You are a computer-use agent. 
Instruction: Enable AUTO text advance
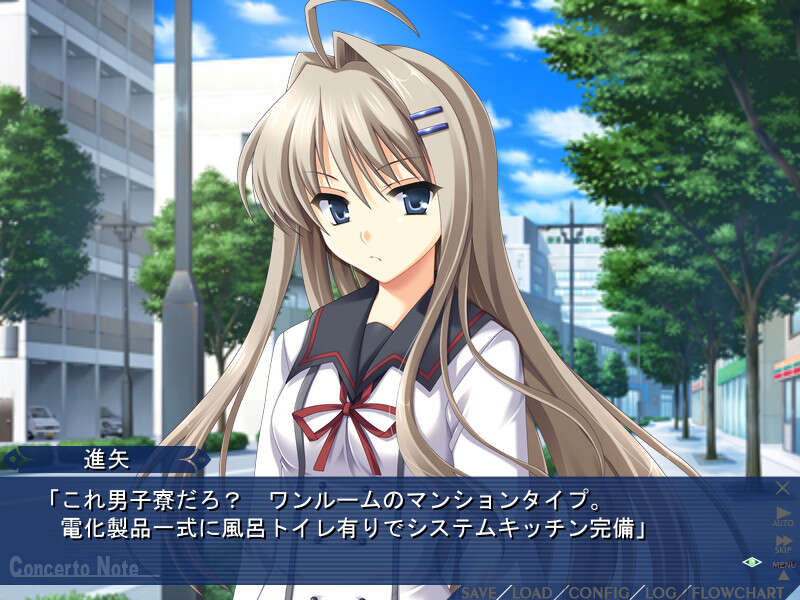(x=783, y=515)
